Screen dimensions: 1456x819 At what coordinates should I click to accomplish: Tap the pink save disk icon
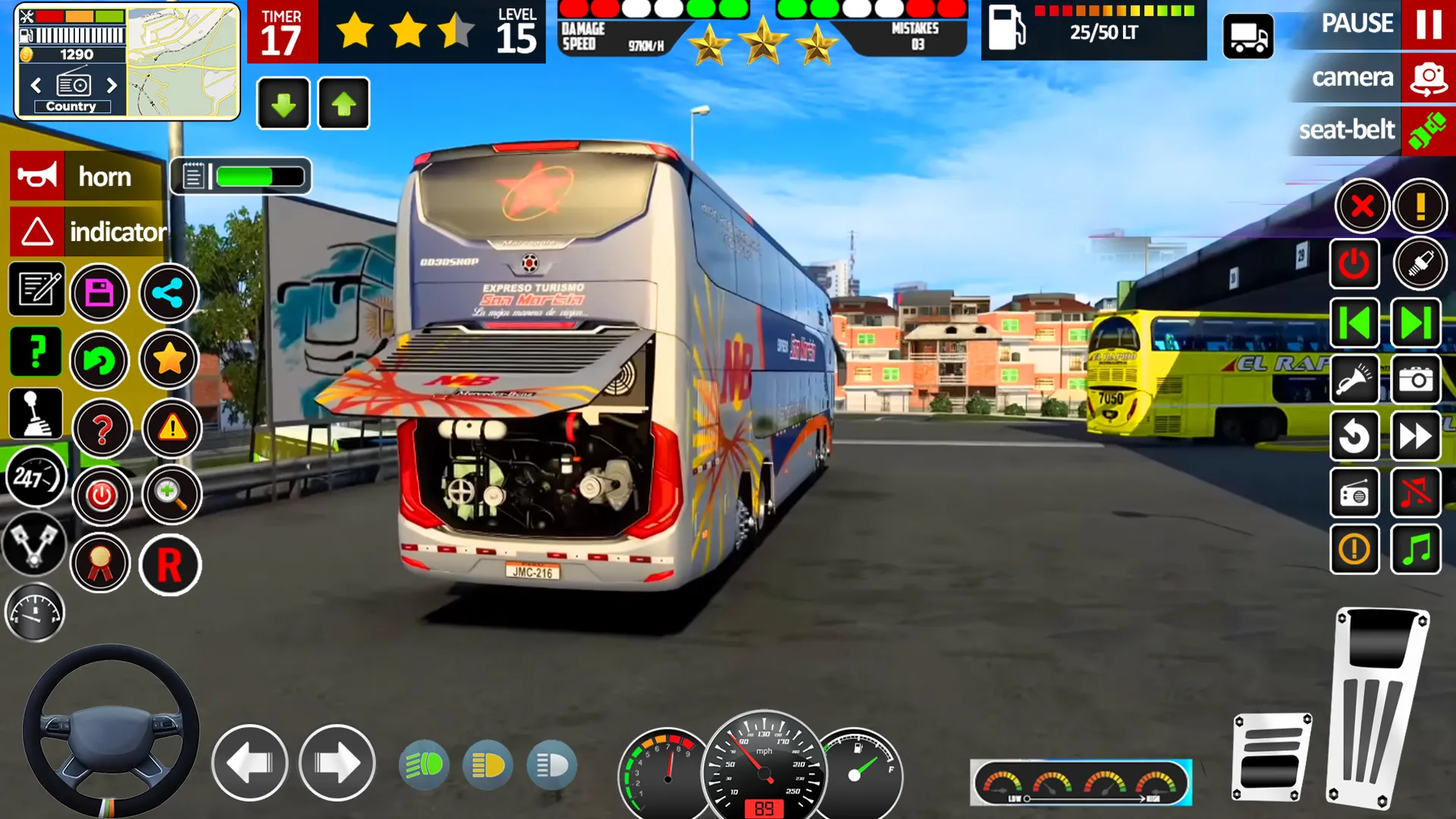[99, 293]
